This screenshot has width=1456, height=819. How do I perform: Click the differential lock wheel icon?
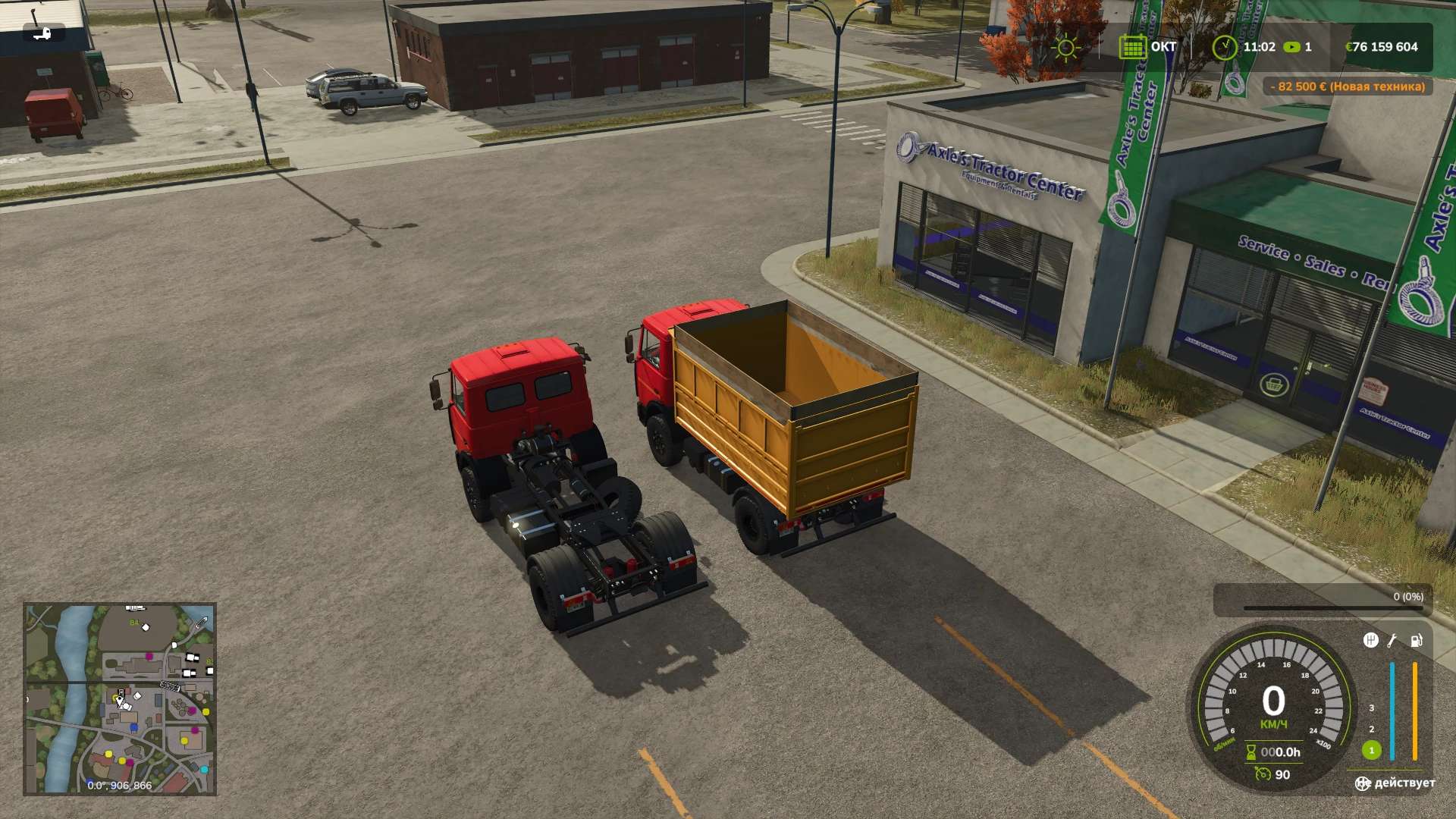point(1363,783)
